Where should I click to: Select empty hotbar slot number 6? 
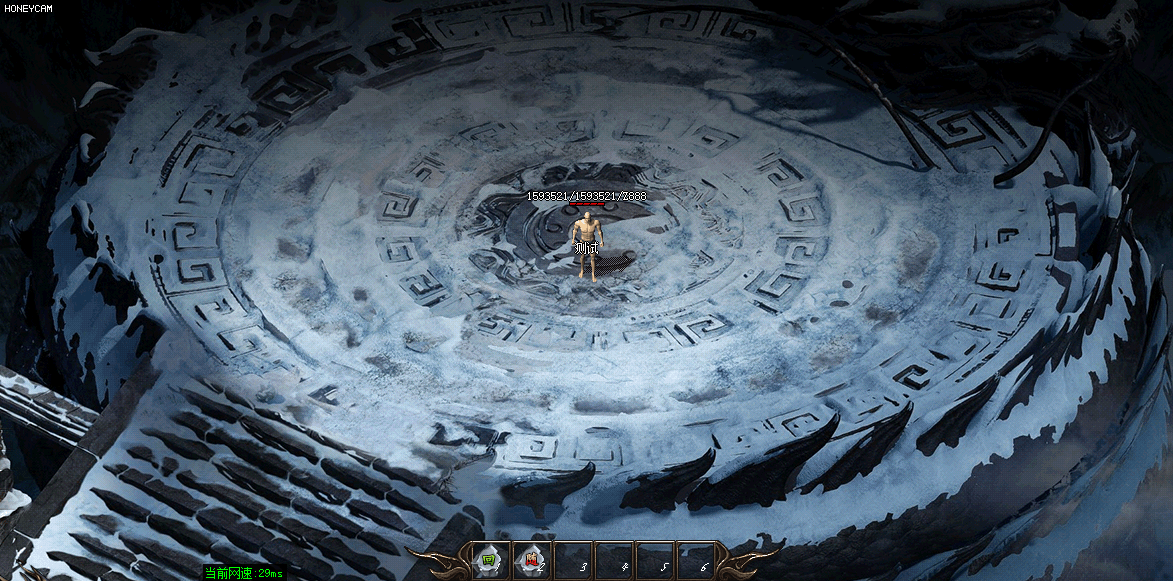tap(696, 560)
